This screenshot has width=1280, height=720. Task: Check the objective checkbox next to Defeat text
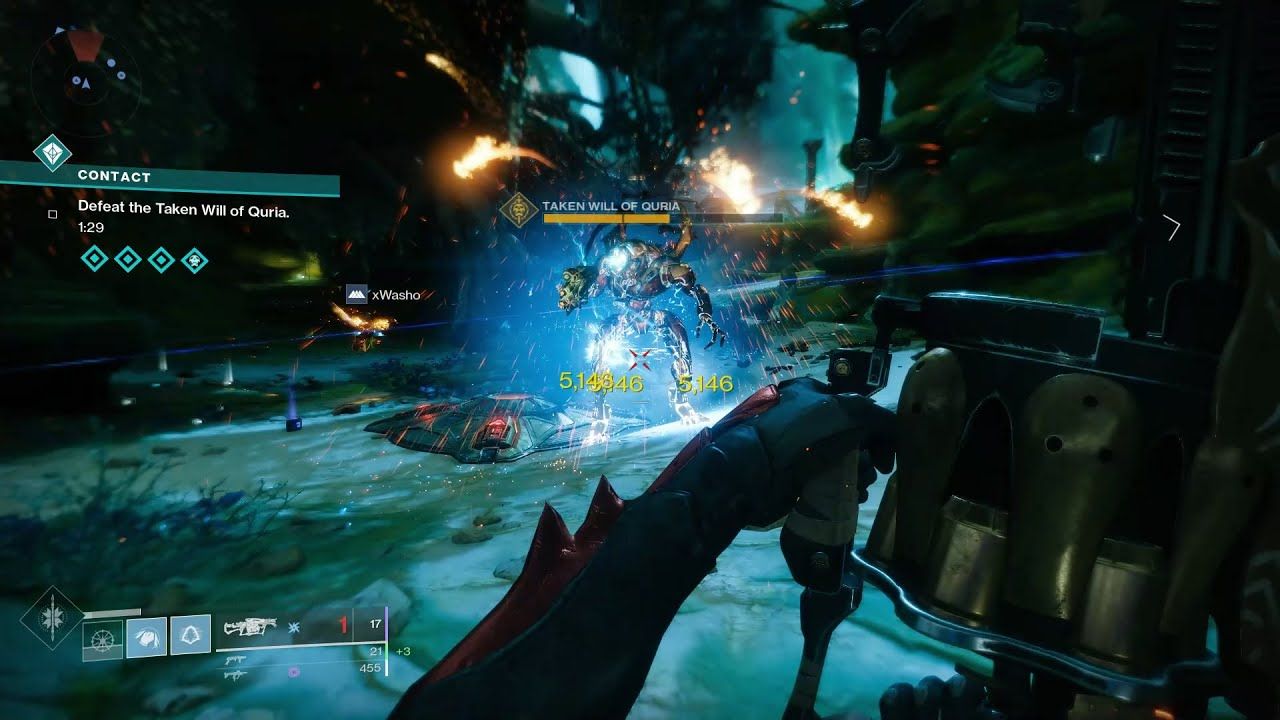pos(52,214)
